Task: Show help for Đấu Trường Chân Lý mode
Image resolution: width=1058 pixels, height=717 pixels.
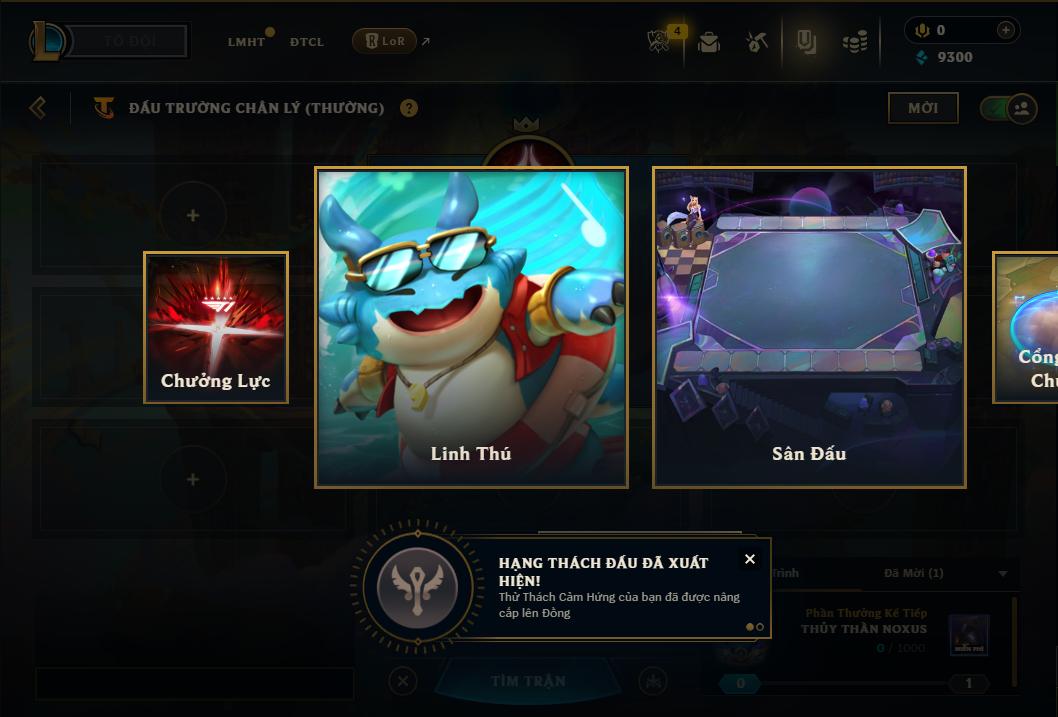Action: (x=409, y=108)
